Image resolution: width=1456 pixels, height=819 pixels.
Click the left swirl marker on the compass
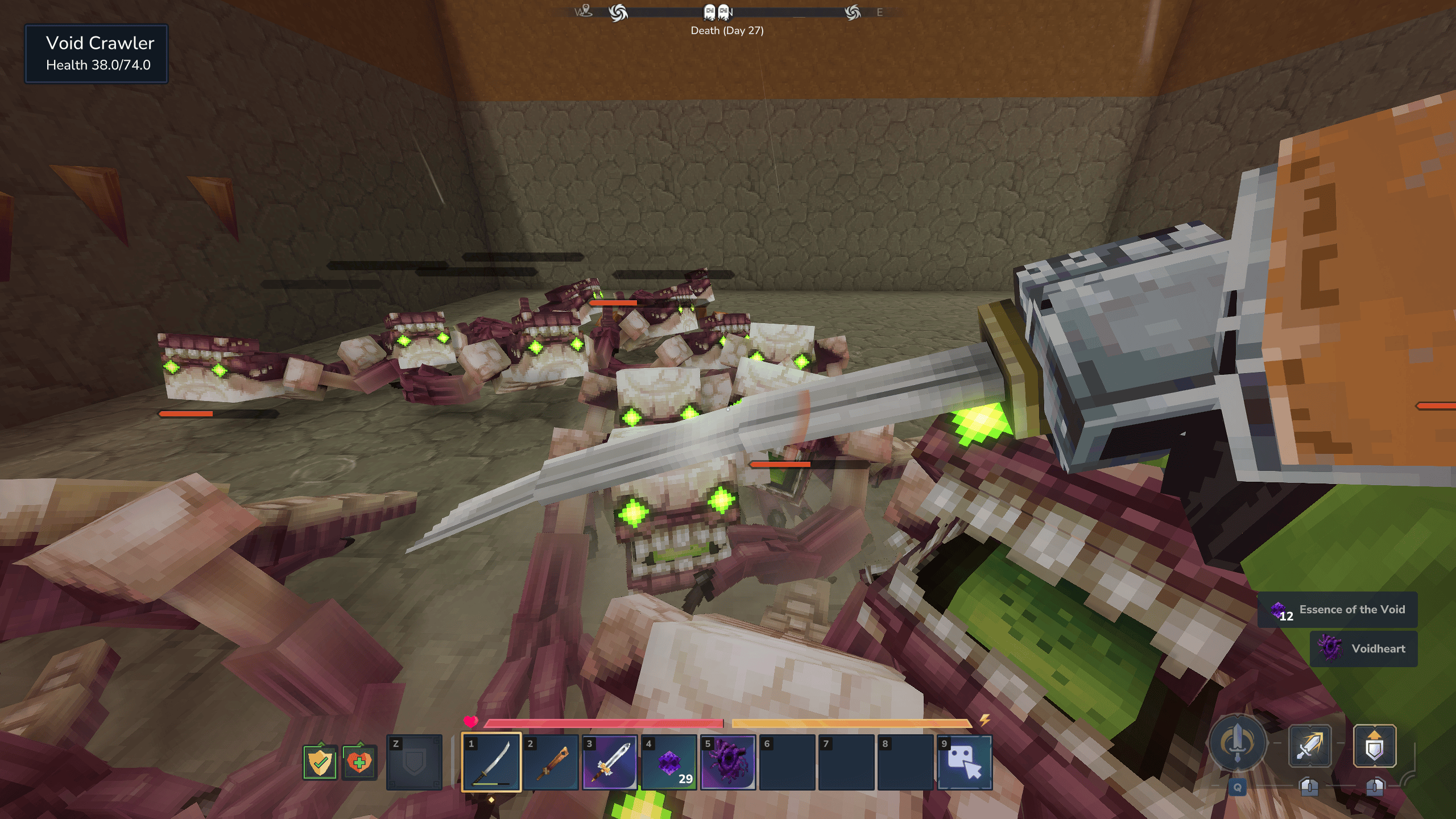click(x=618, y=13)
